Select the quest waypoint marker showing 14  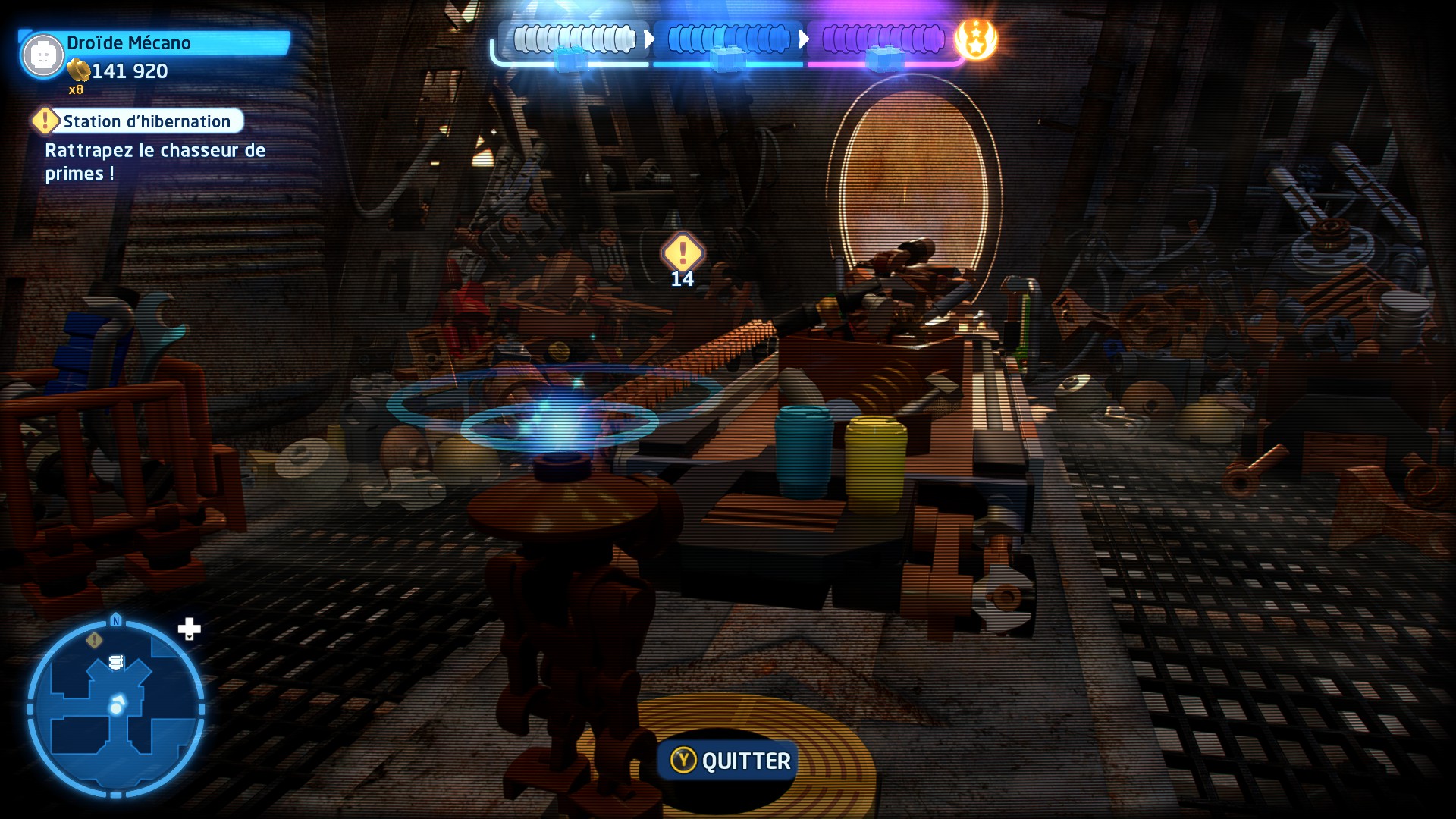tap(682, 253)
